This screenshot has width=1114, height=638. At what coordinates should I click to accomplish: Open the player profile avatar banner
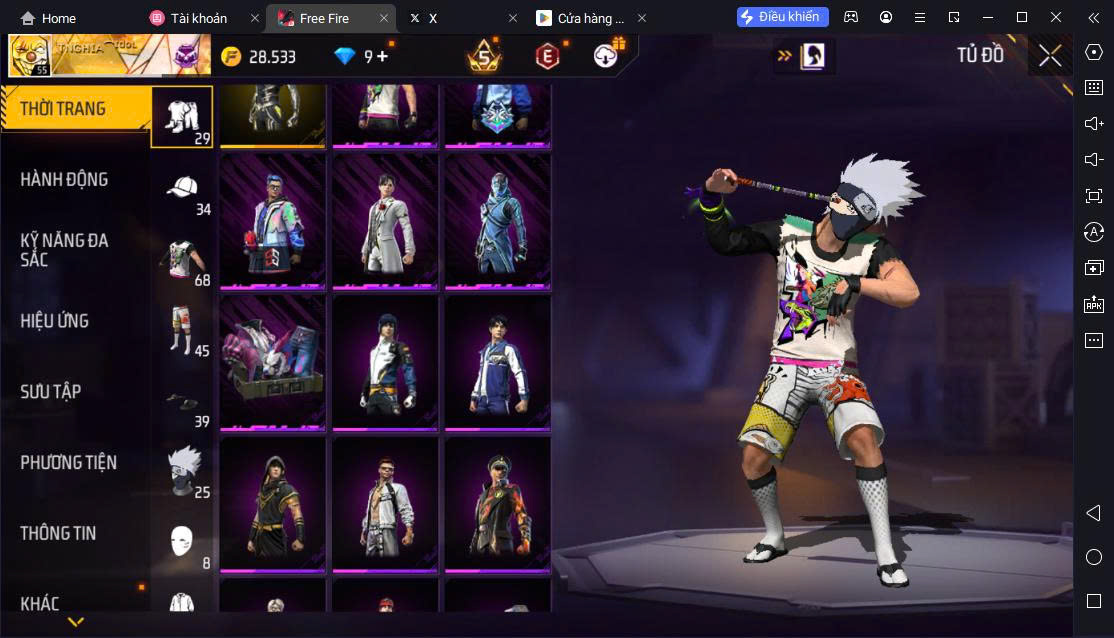(108, 56)
